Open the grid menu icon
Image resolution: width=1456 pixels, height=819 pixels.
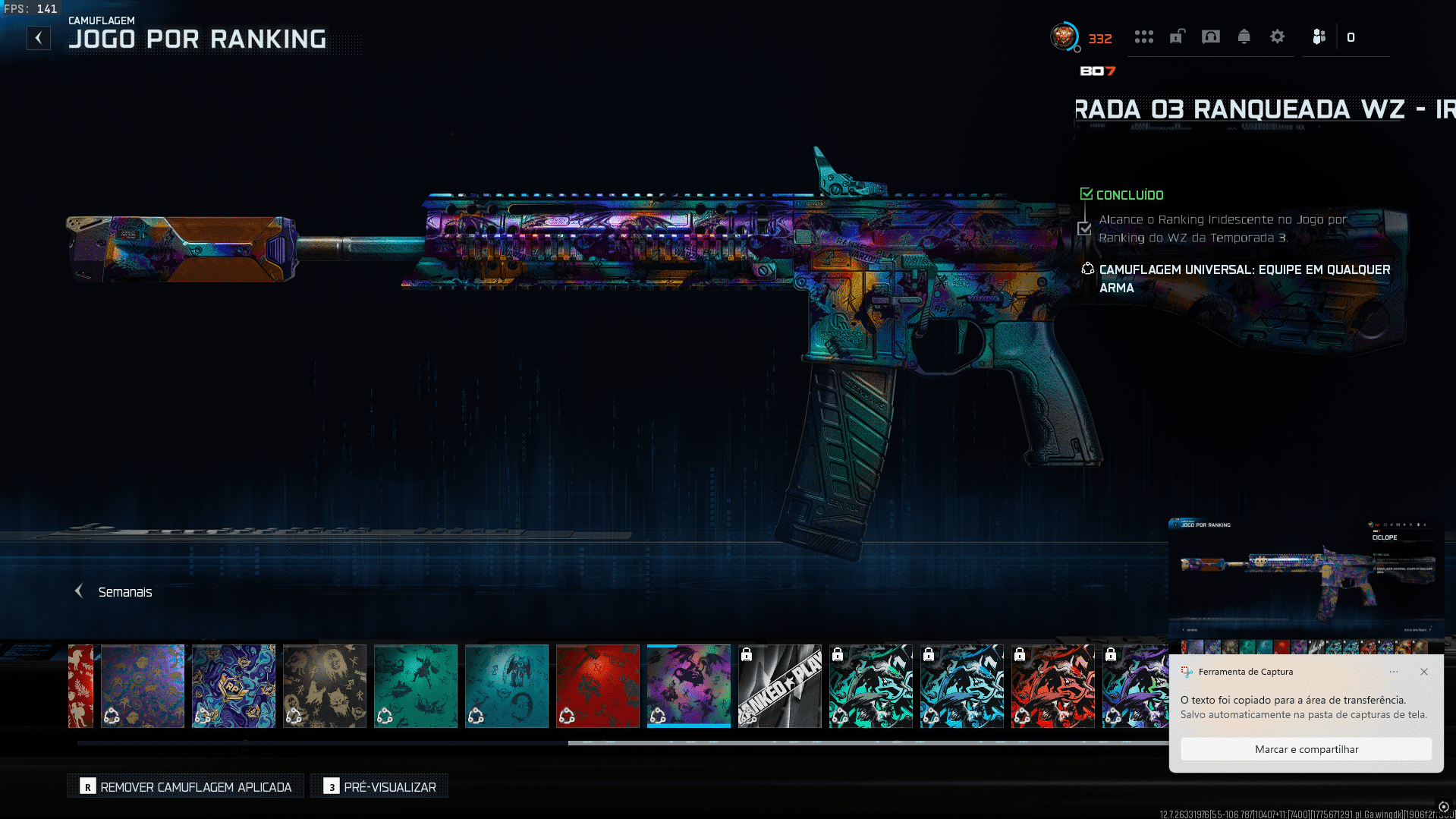1144,36
